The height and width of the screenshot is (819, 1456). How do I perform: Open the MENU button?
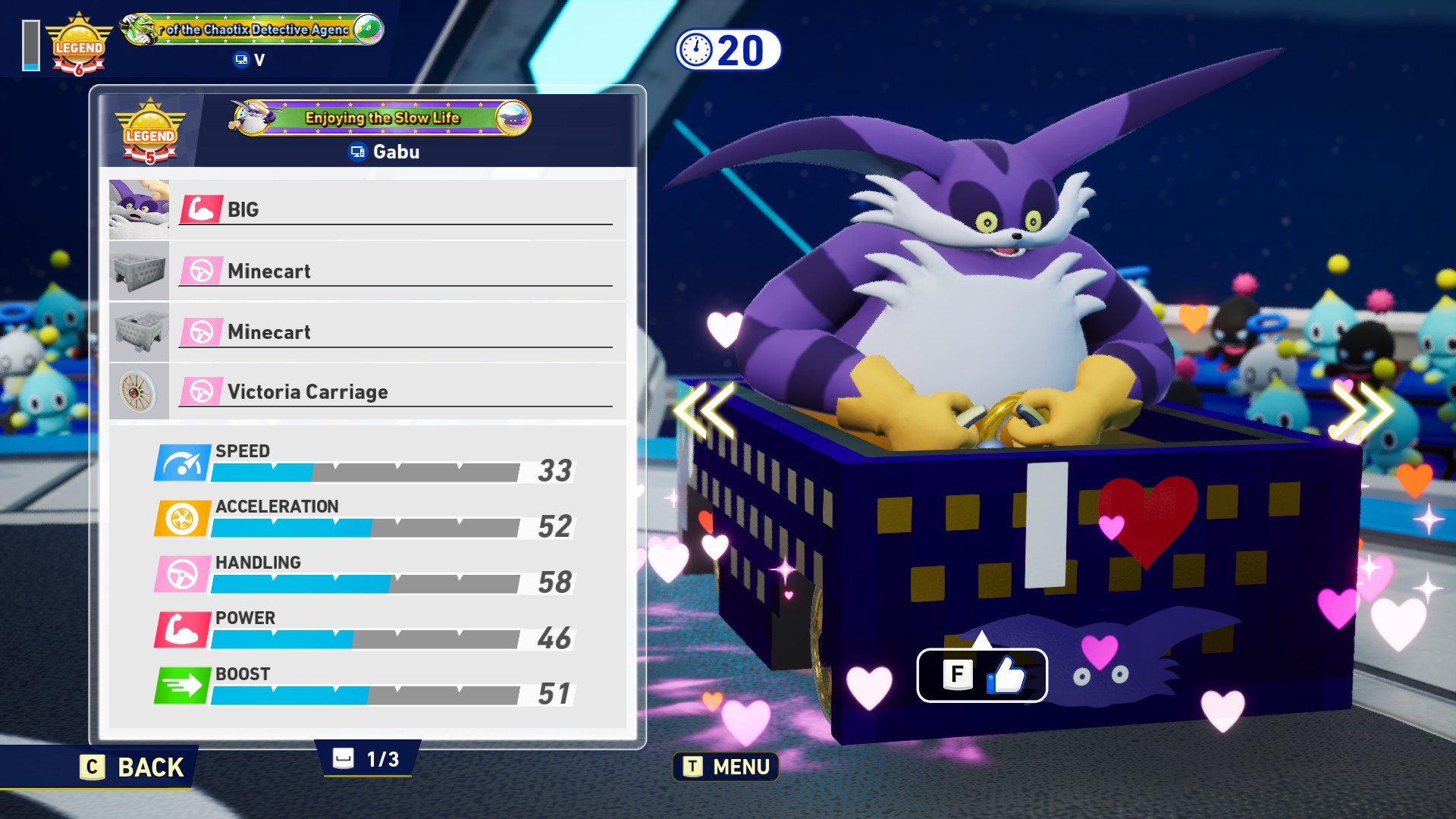[x=726, y=767]
